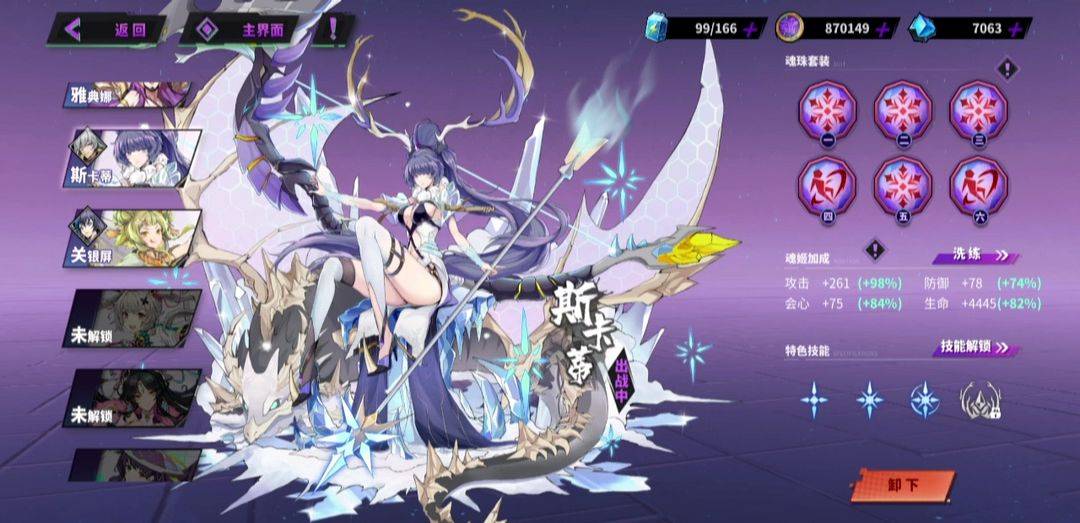The image size is (1080, 523).
Task: Open 技能解锁 skill unlock
Action: 975,347
